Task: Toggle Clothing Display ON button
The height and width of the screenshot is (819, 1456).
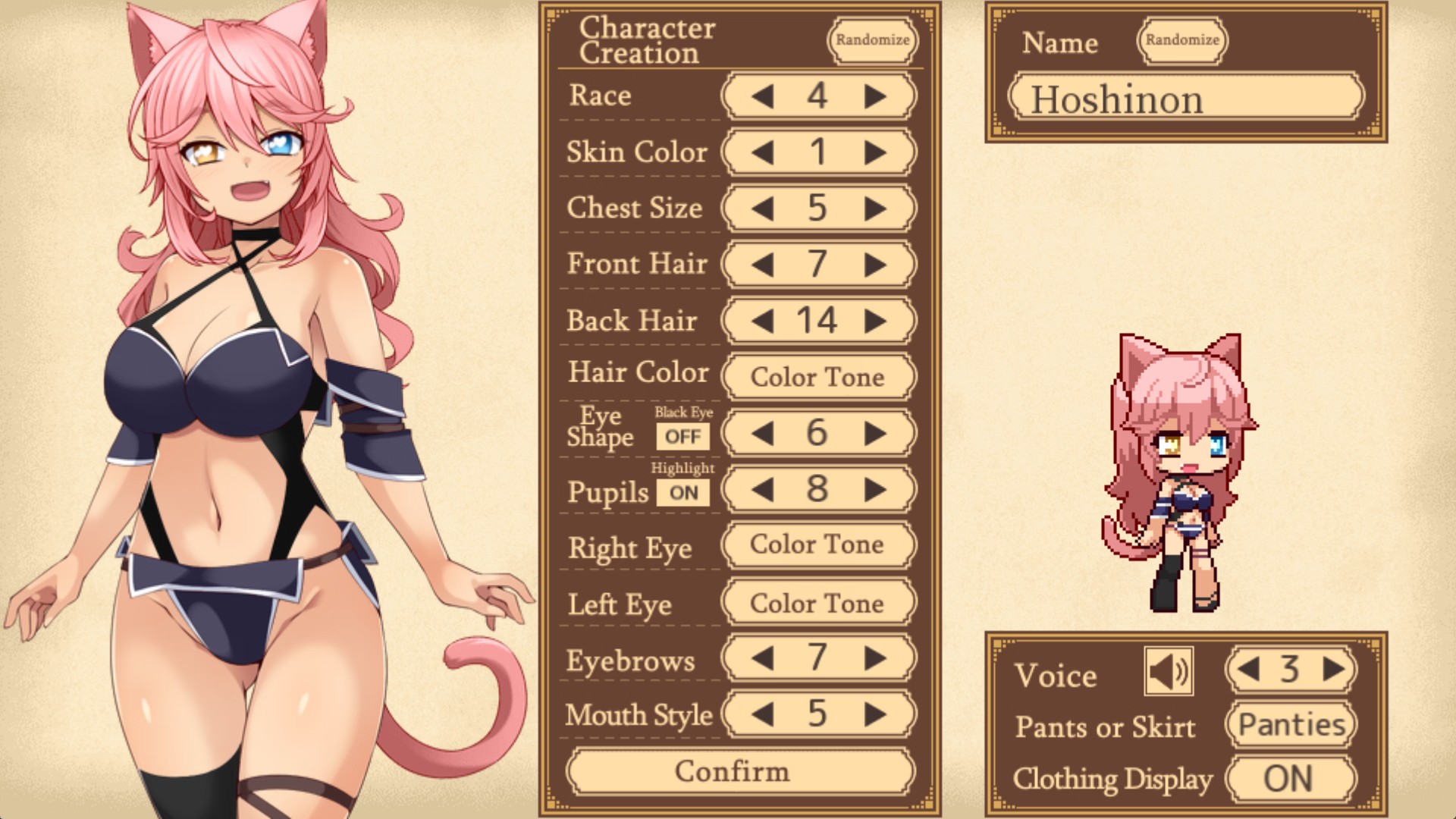Action: [x=1289, y=779]
